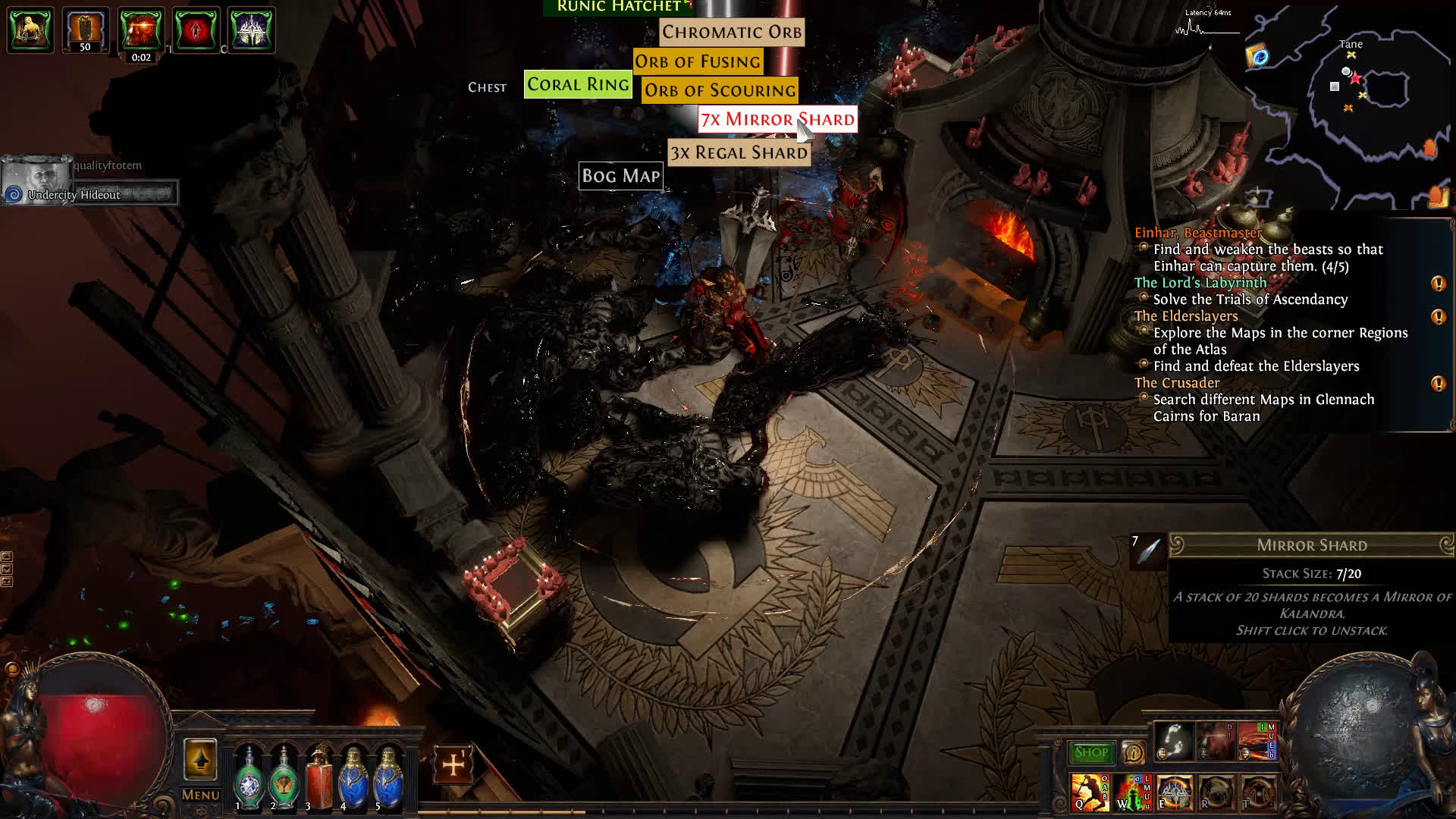Click the golden up-arrow button above Menu
Viewport: 1456px width, 819px height.
tap(200, 760)
